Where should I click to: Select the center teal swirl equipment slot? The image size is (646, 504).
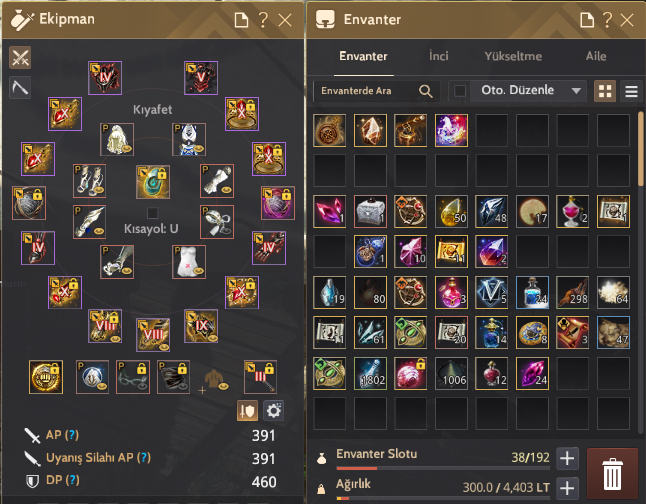pos(151,182)
